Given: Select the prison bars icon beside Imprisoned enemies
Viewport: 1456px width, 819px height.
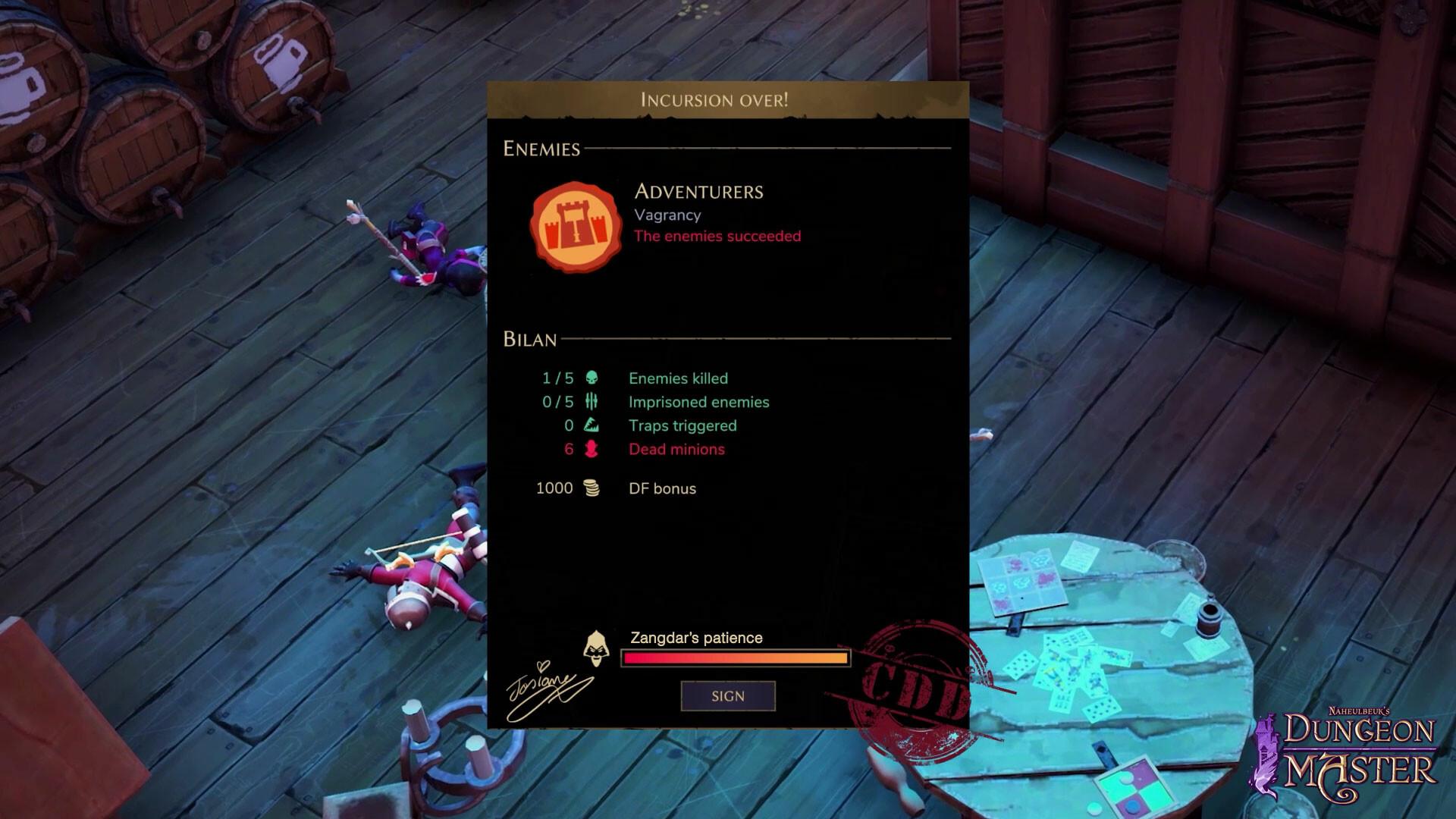Looking at the screenshot, I should [592, 402].
